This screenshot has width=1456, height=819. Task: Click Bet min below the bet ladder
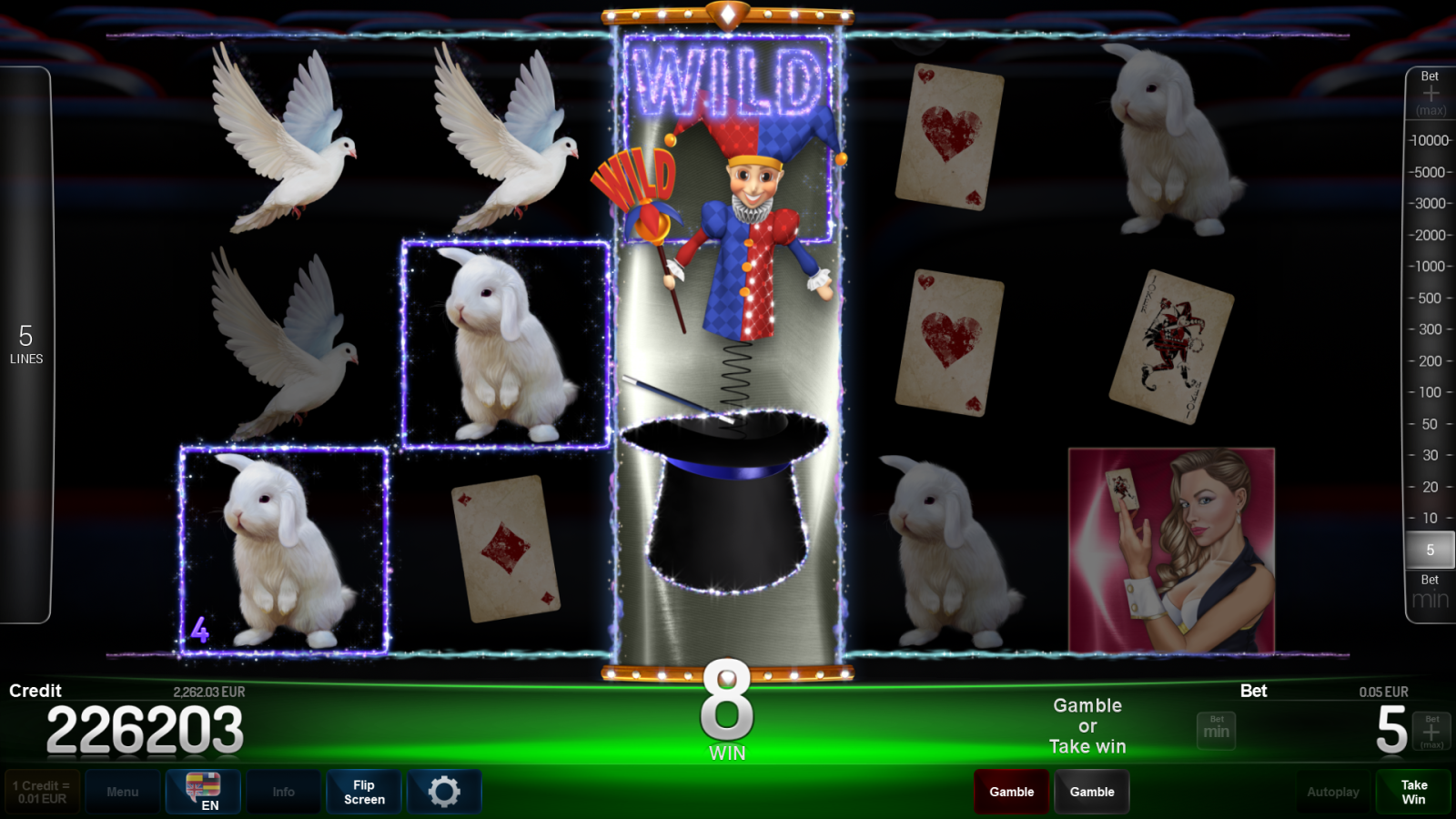1430,591
